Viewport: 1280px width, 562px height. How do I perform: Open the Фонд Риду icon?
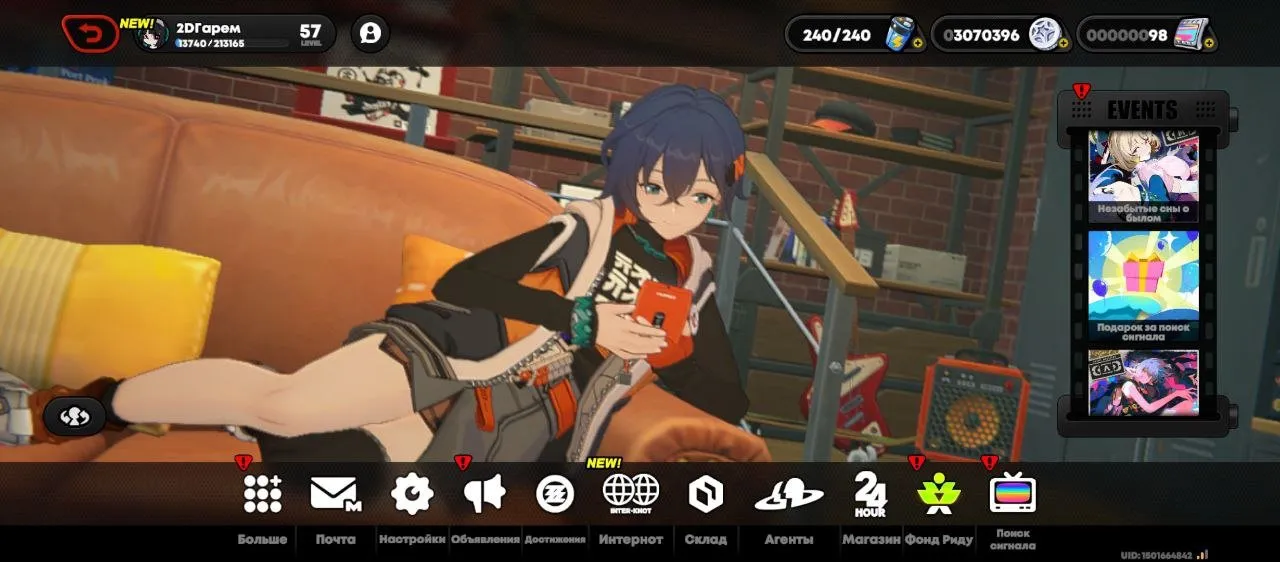[x=939, y=493]
